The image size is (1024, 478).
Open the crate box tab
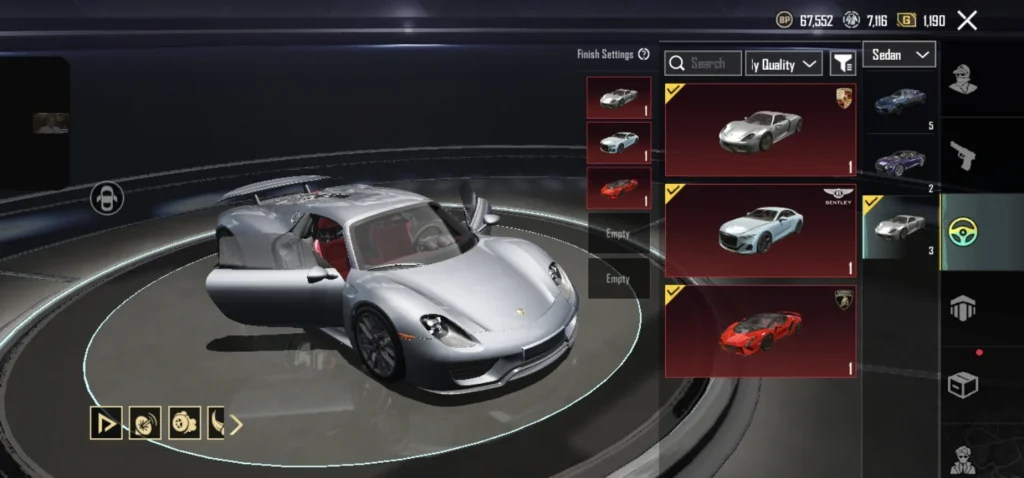click(x=962, y=382)
